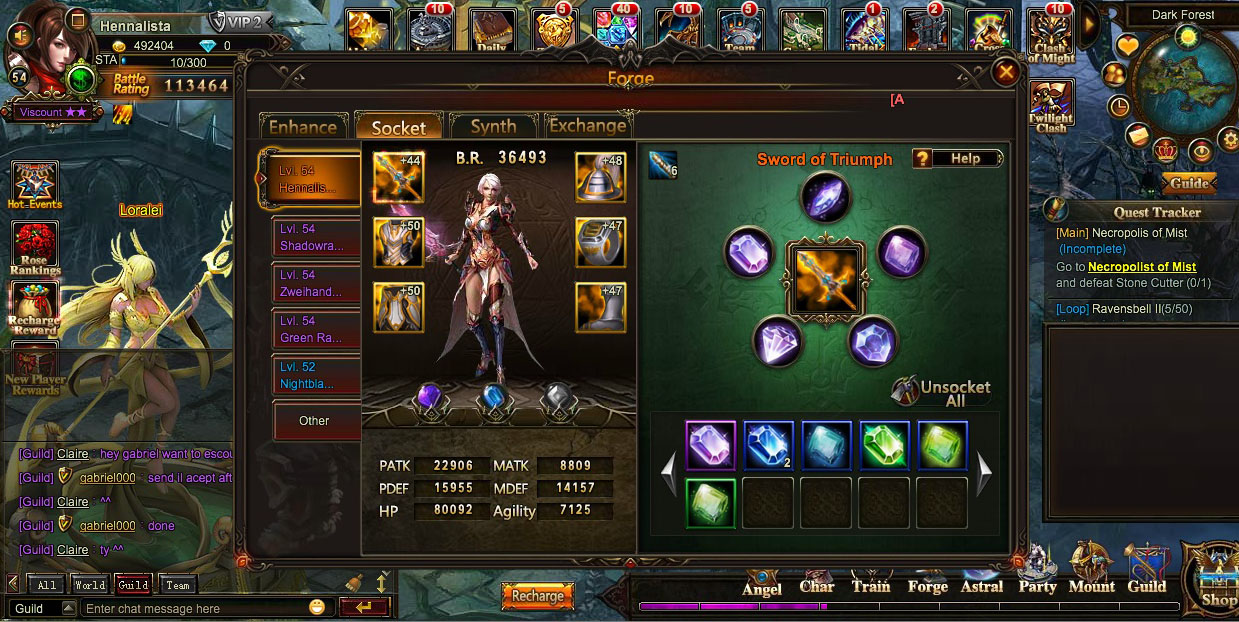
Task: Select the +48 helmet equipment slot
Action: (x=600, y=177)
